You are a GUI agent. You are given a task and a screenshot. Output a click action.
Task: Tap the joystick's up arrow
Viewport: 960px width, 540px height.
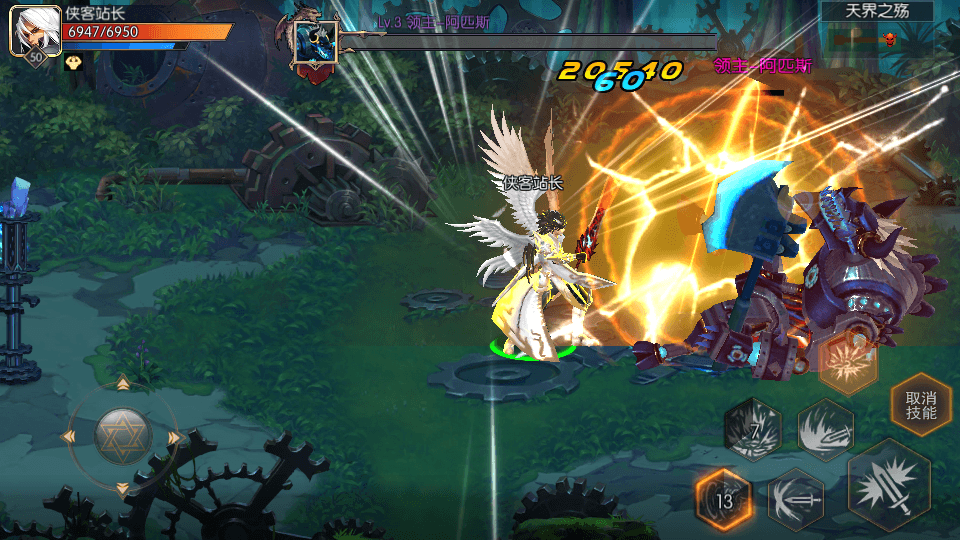[x=123, y=383]
